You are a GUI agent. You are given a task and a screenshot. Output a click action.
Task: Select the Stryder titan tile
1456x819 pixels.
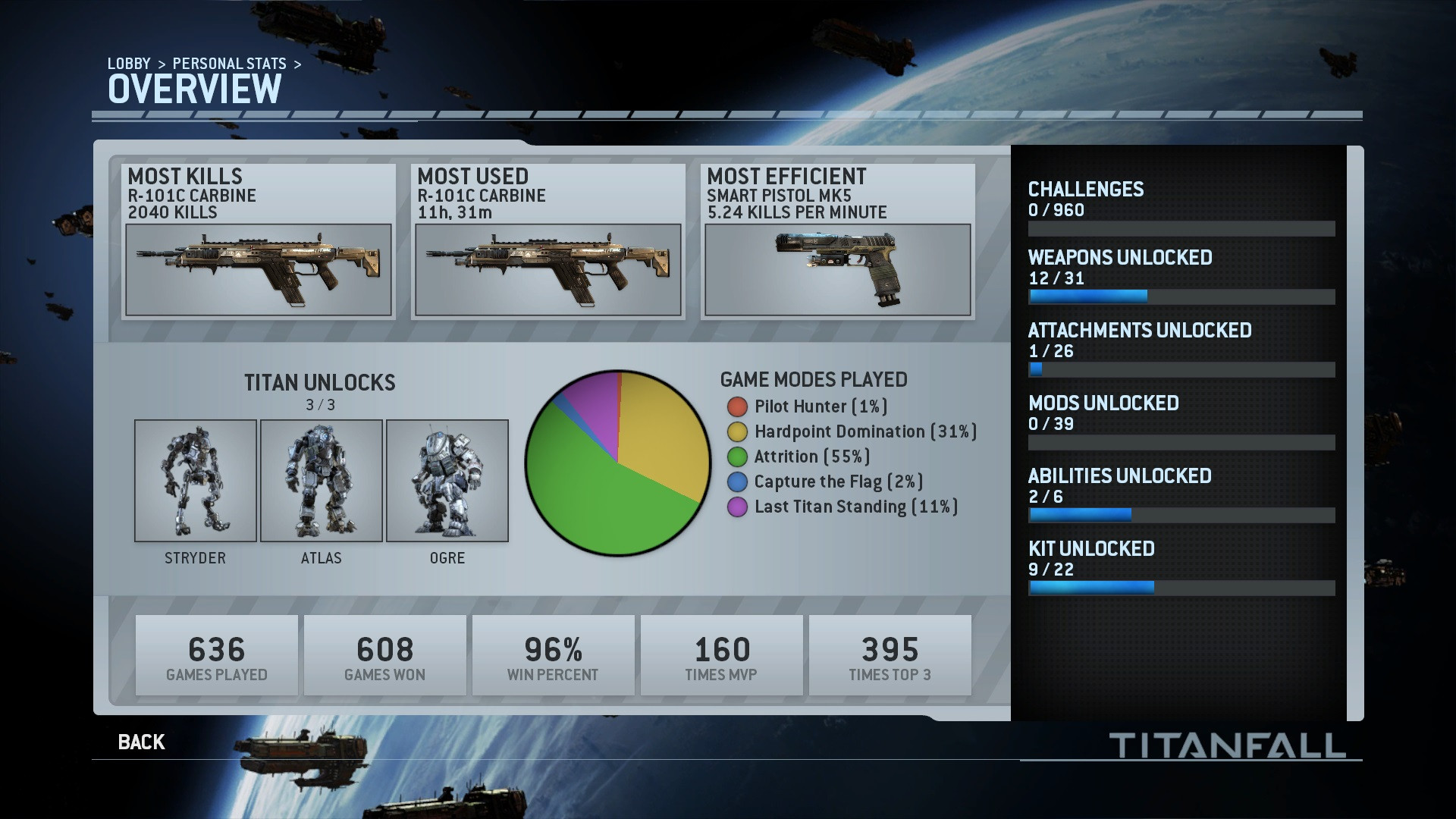[196, 481]
